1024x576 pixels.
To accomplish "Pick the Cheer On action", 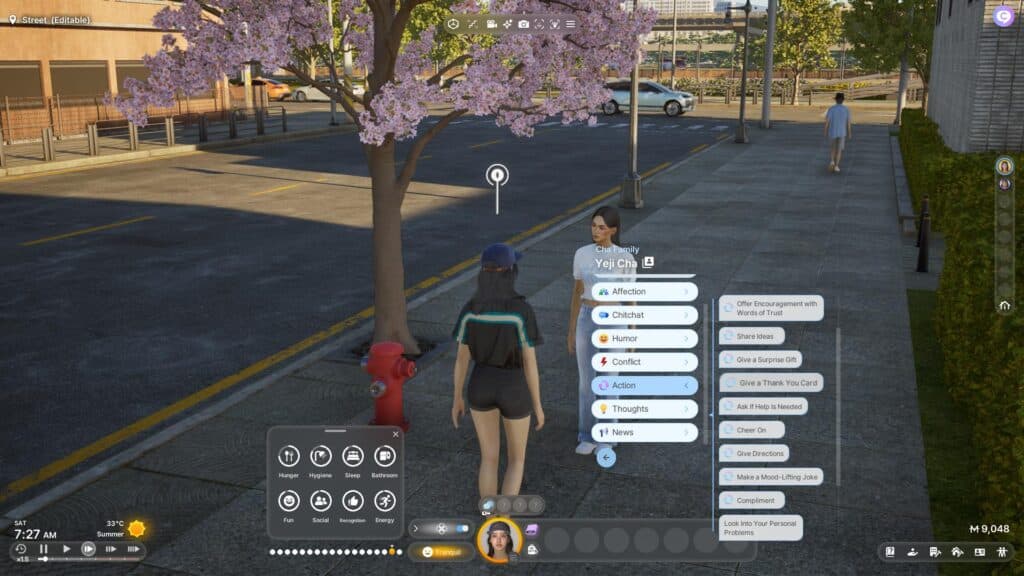I will click(752, 430).
